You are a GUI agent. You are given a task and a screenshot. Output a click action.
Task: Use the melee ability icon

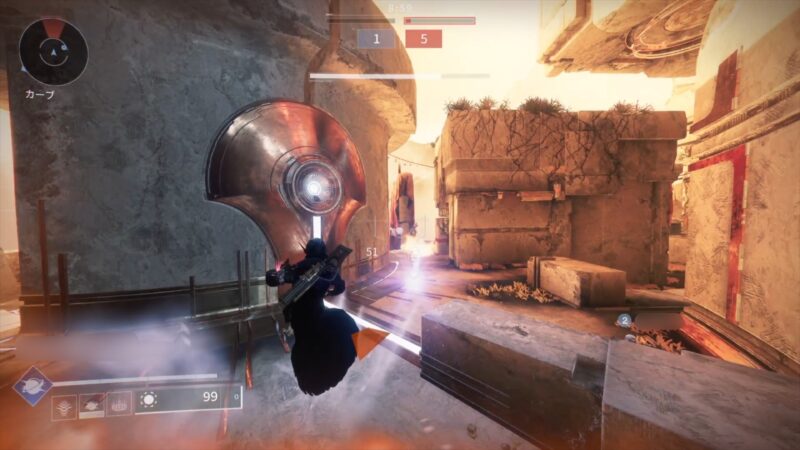point(91,405)
